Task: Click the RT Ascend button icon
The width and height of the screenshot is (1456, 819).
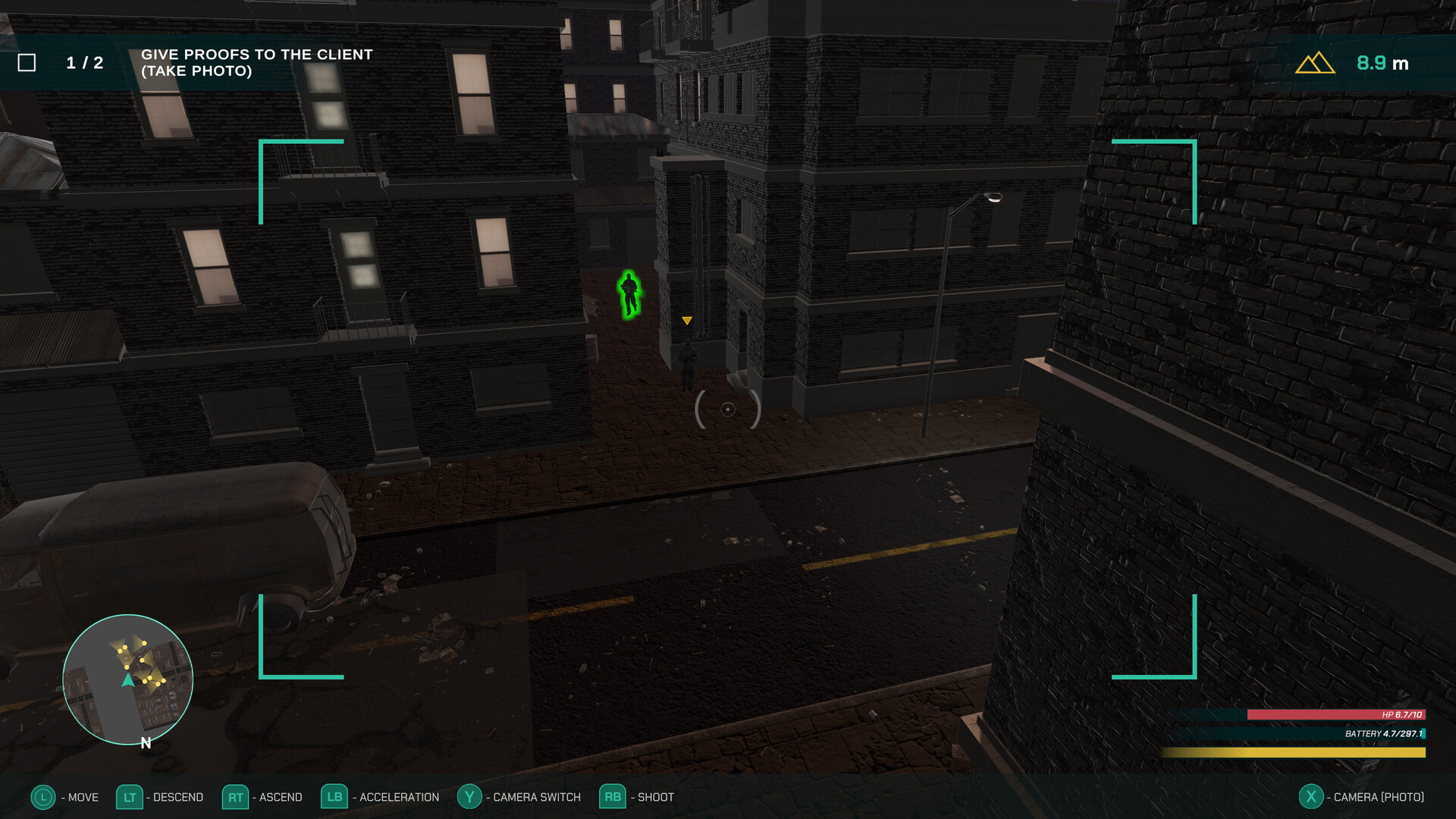Action: point(235,797)
